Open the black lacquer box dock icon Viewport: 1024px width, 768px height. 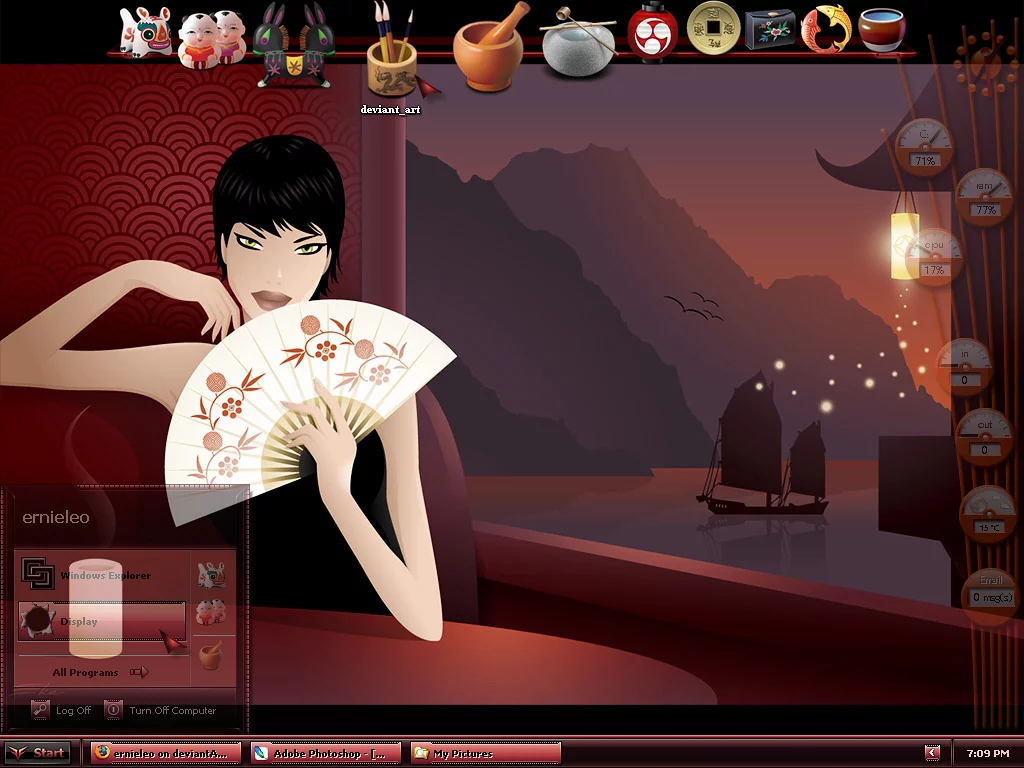pos(770,29)
